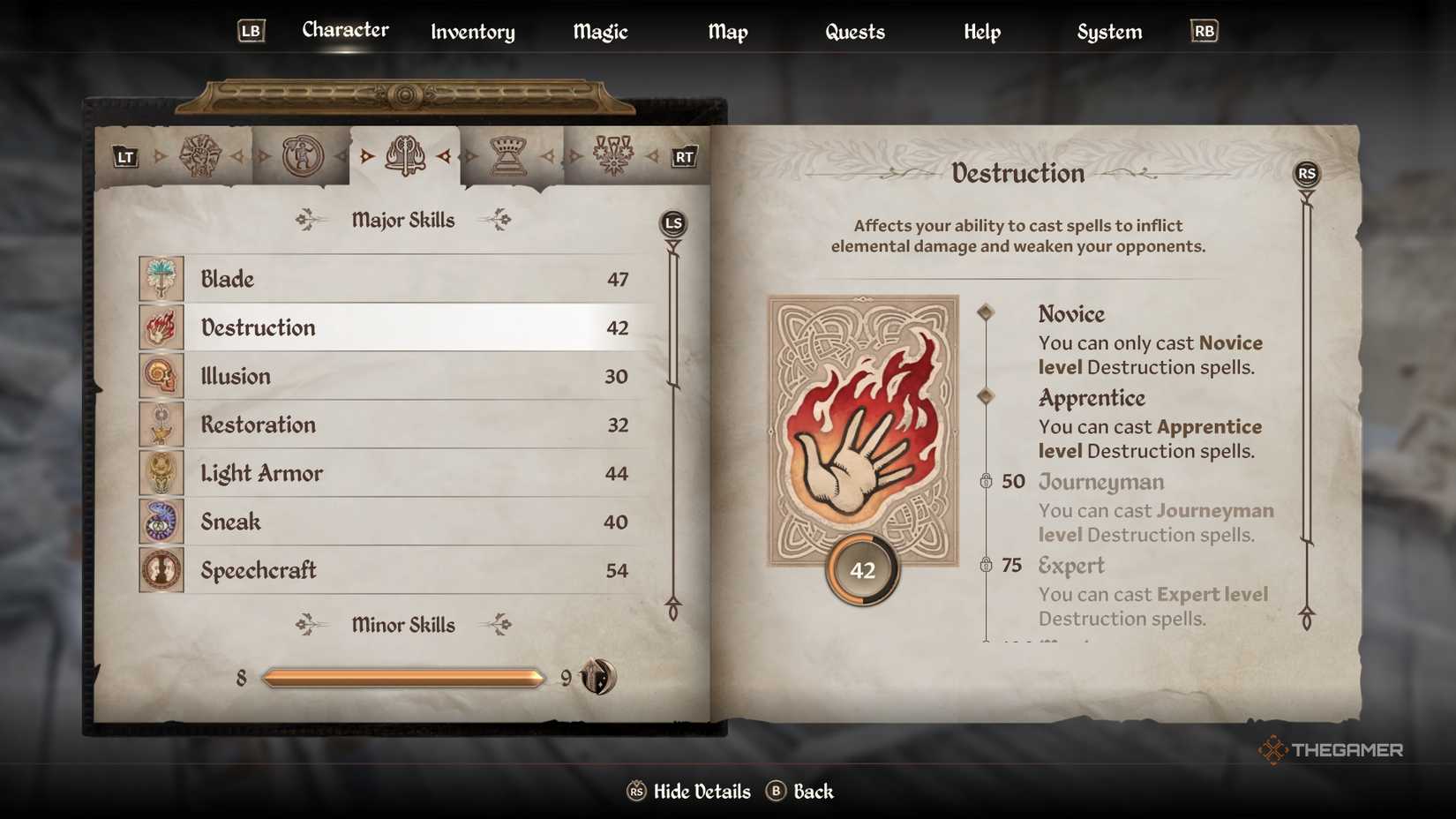Click the Hide Details button
The width and height of the screenshot is (1456, 819).
[689, 792]
